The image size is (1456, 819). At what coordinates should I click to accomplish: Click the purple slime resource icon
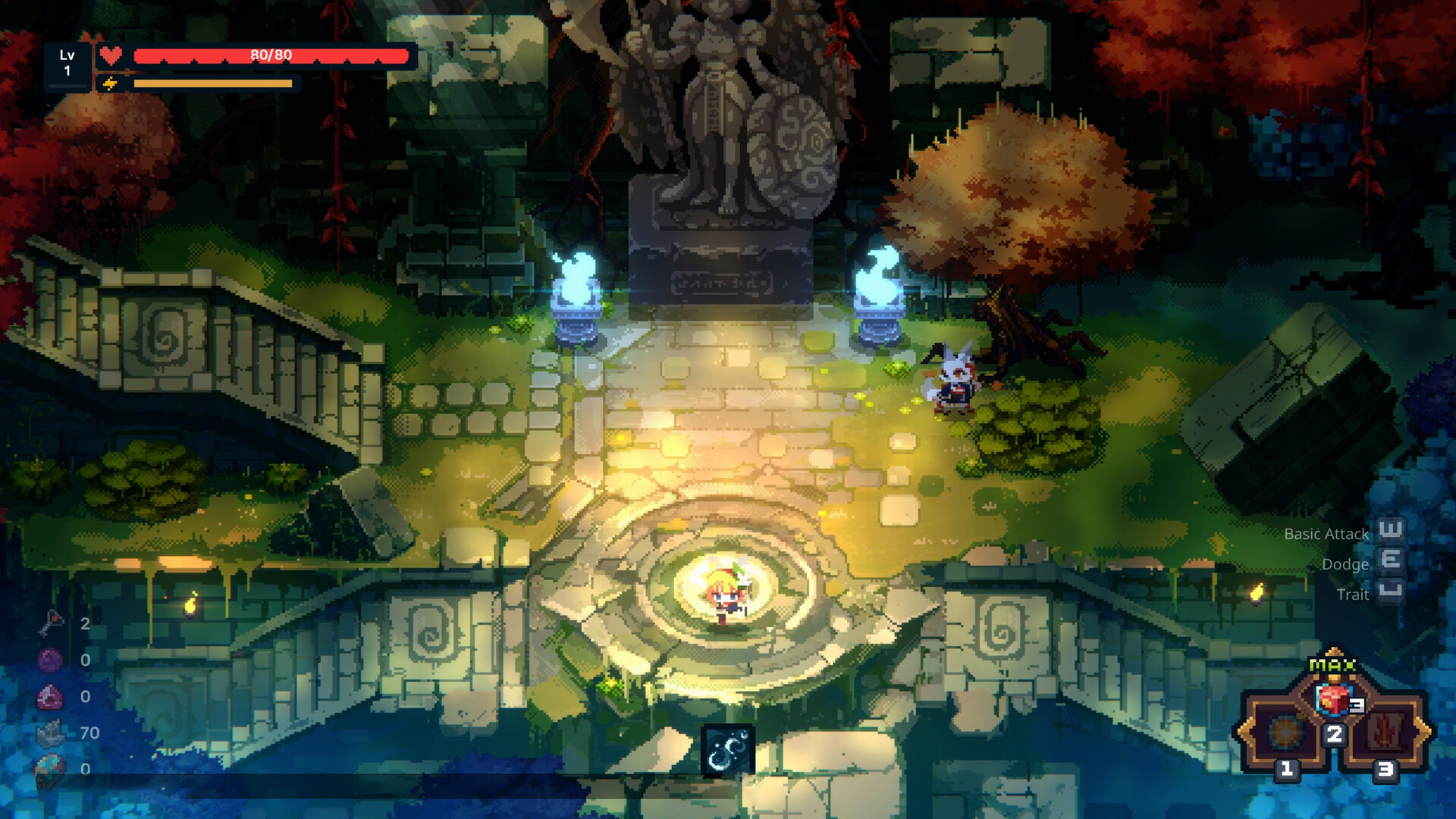click(49, 658)
